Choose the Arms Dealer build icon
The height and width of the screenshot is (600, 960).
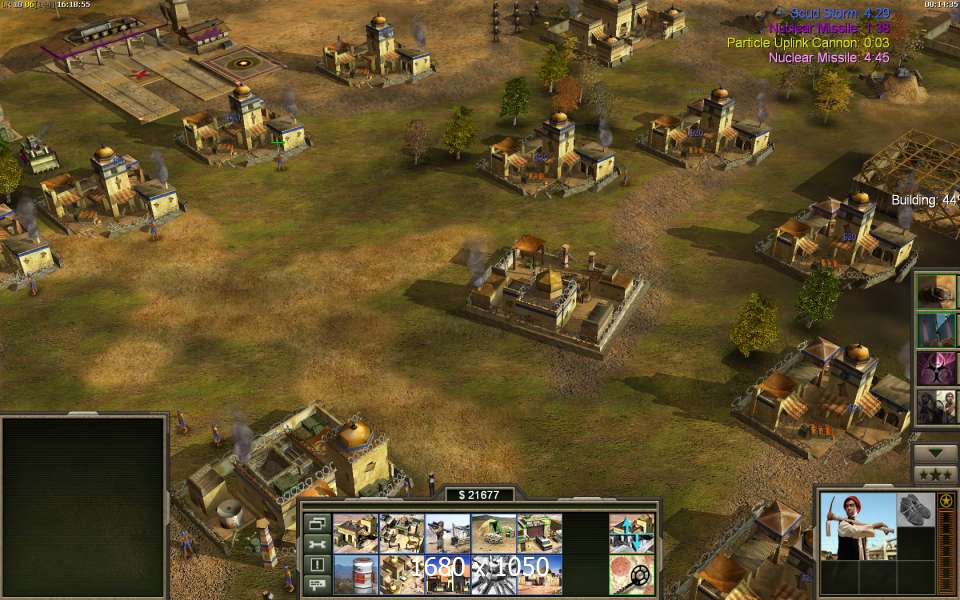[x=539, y=534]
